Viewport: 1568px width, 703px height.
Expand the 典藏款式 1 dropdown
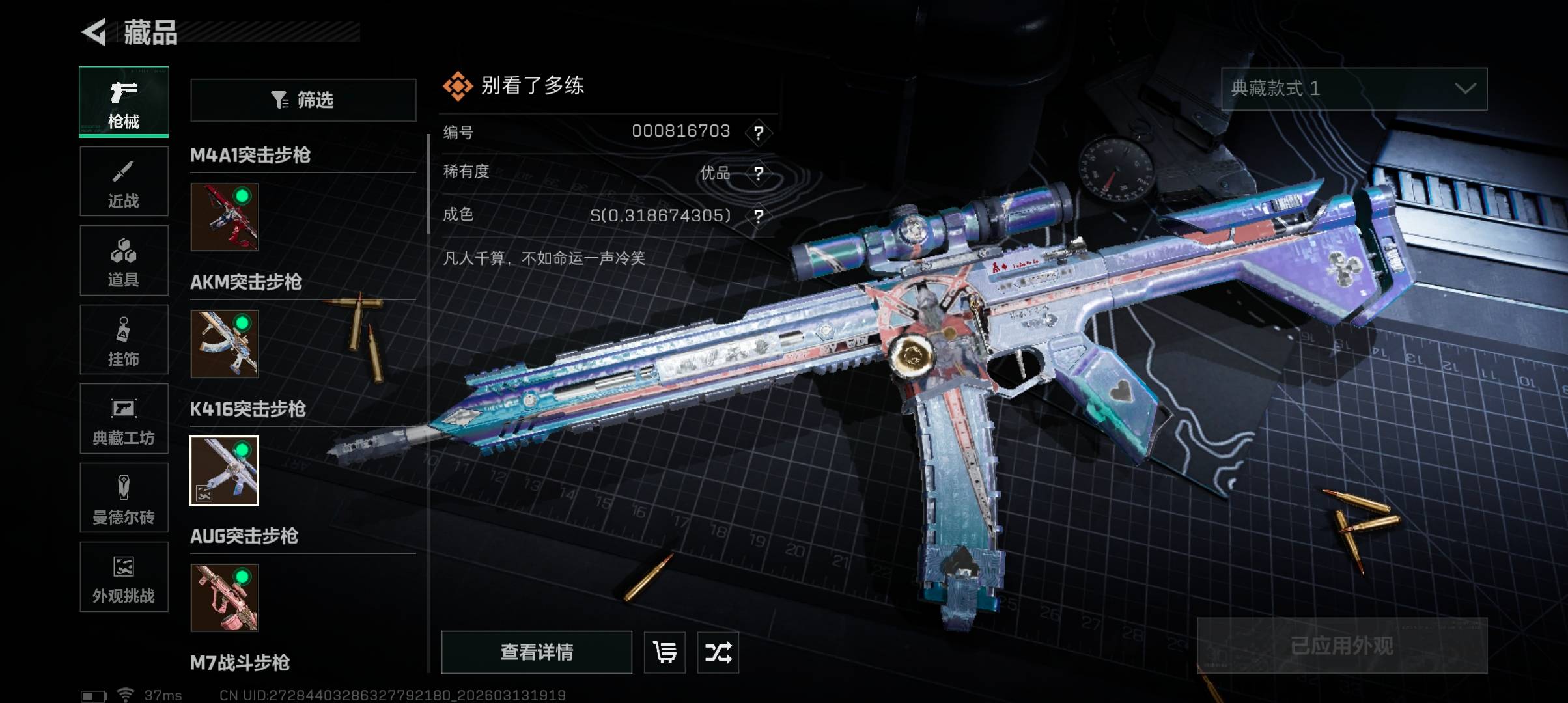coord(1354,89)
